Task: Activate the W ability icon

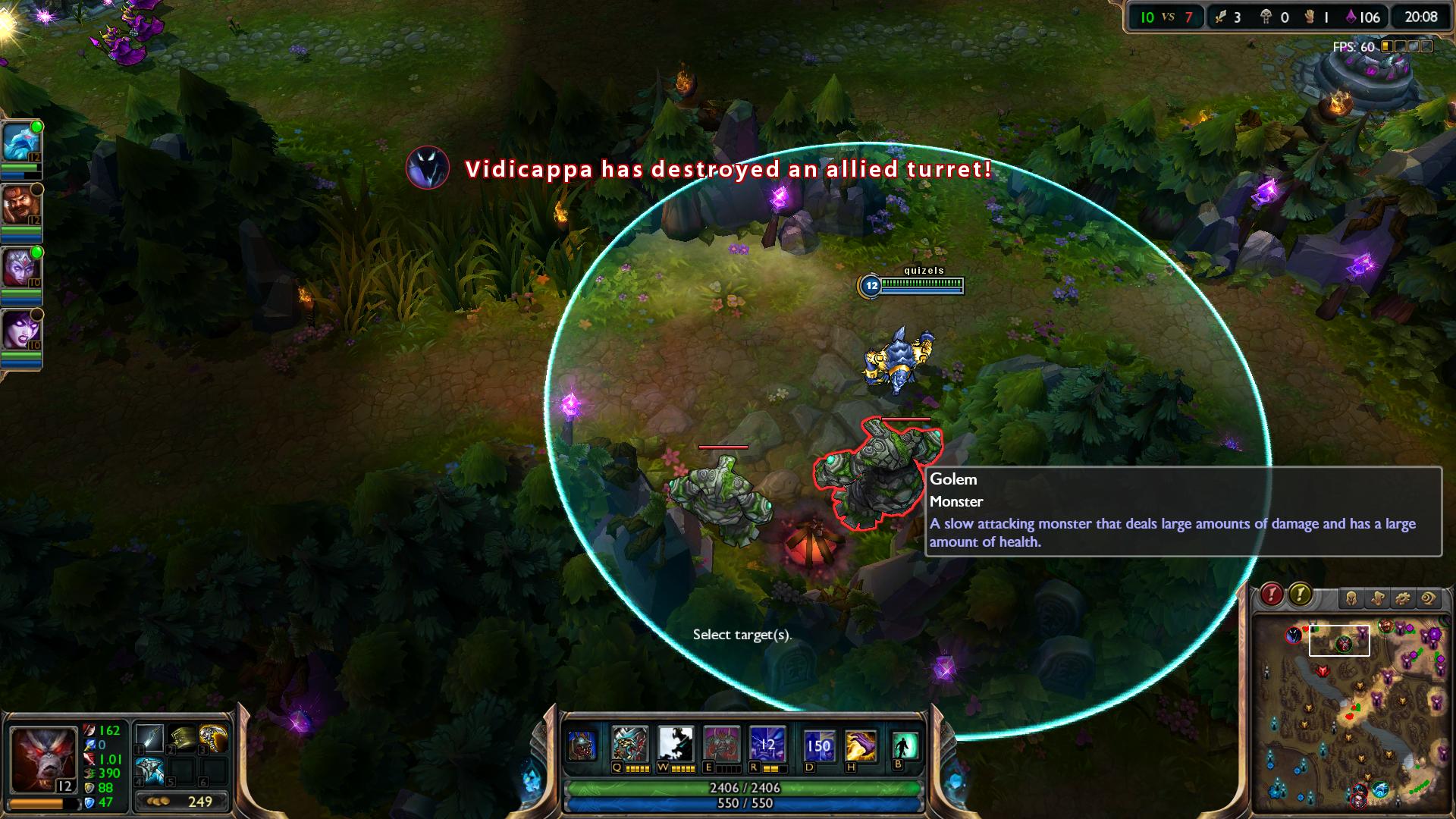Action: pyautogui.click(x=675, y=744)
